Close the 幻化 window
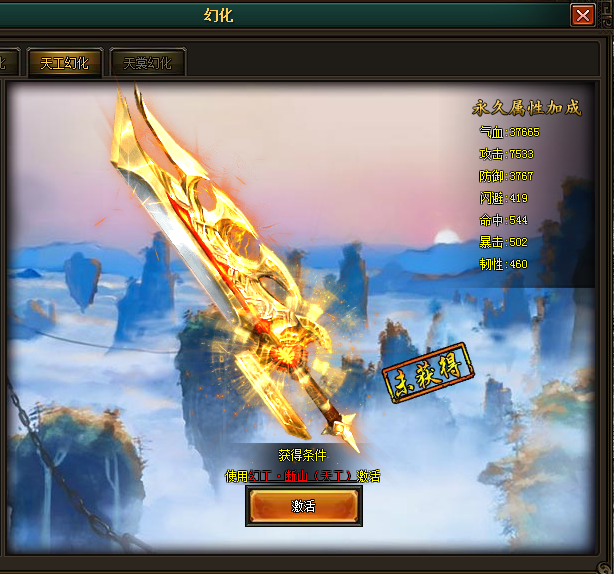This screenshot has width=614, height=574. click(x=583, y=15)
